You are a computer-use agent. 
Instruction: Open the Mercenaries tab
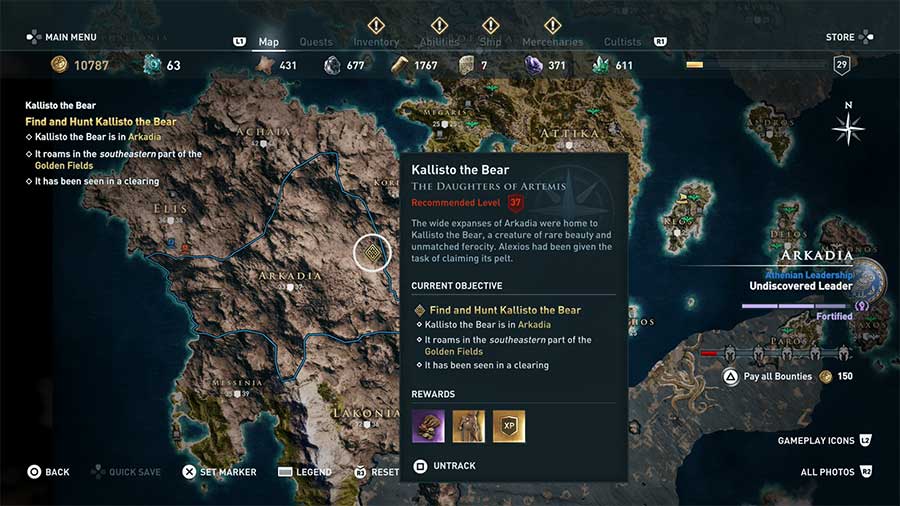click(x=552, y=42)
